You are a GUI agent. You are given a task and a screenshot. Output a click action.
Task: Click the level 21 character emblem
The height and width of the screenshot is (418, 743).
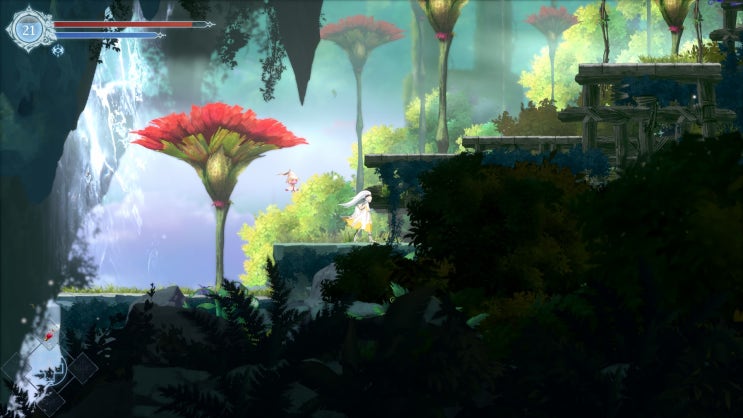point(28,30)
